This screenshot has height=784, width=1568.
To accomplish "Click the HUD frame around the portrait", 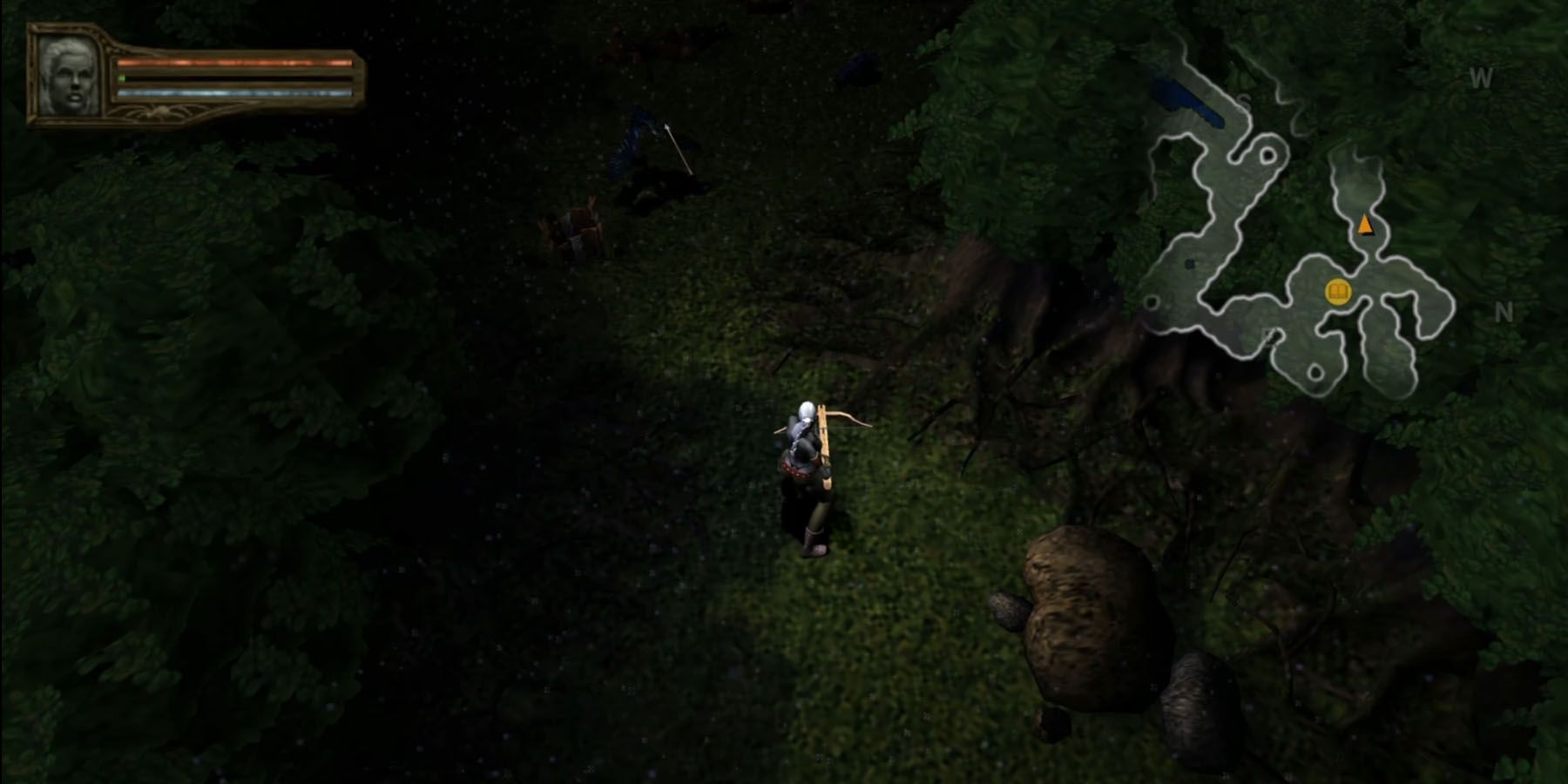I will [x=35, y=77].
